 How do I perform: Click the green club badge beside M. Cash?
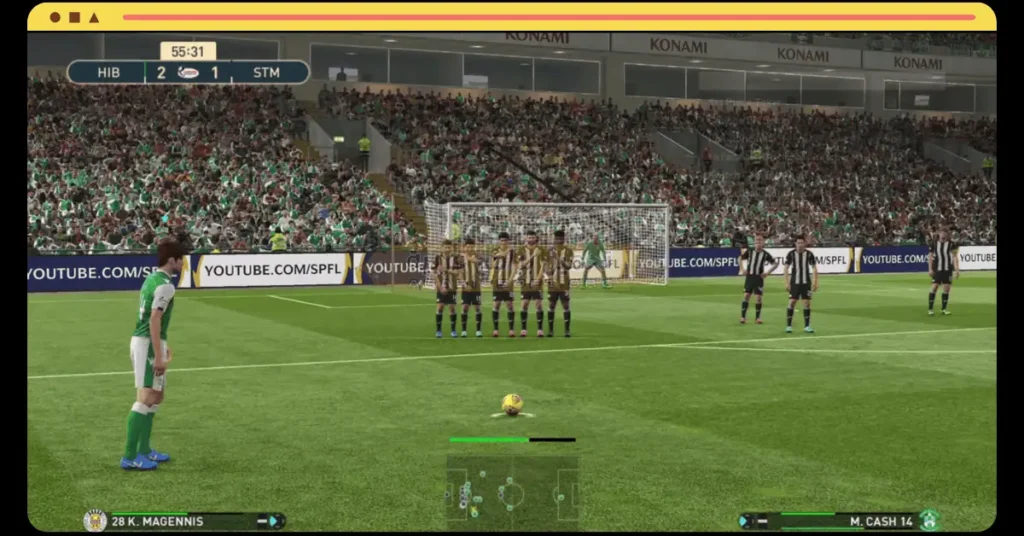(929, 520)
